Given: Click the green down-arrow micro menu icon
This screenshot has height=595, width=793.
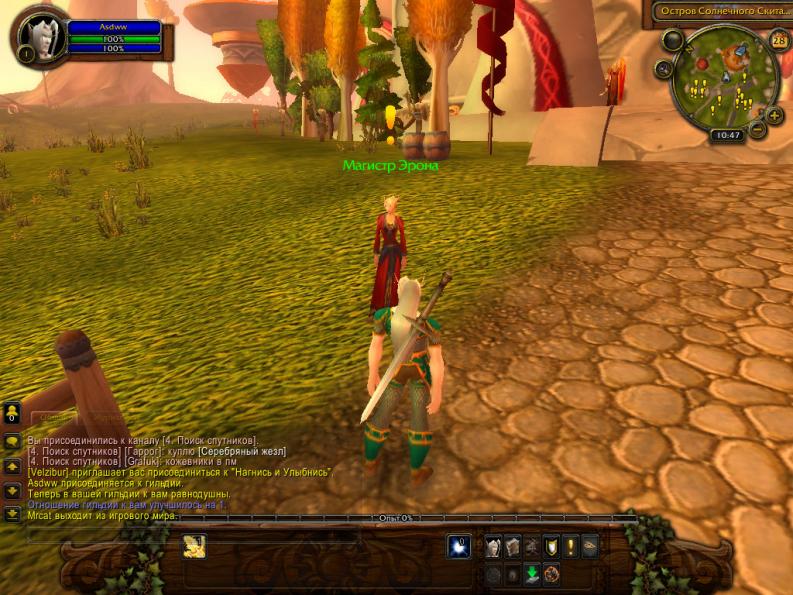Looking at the screenshot, I should tap(533, 573).
